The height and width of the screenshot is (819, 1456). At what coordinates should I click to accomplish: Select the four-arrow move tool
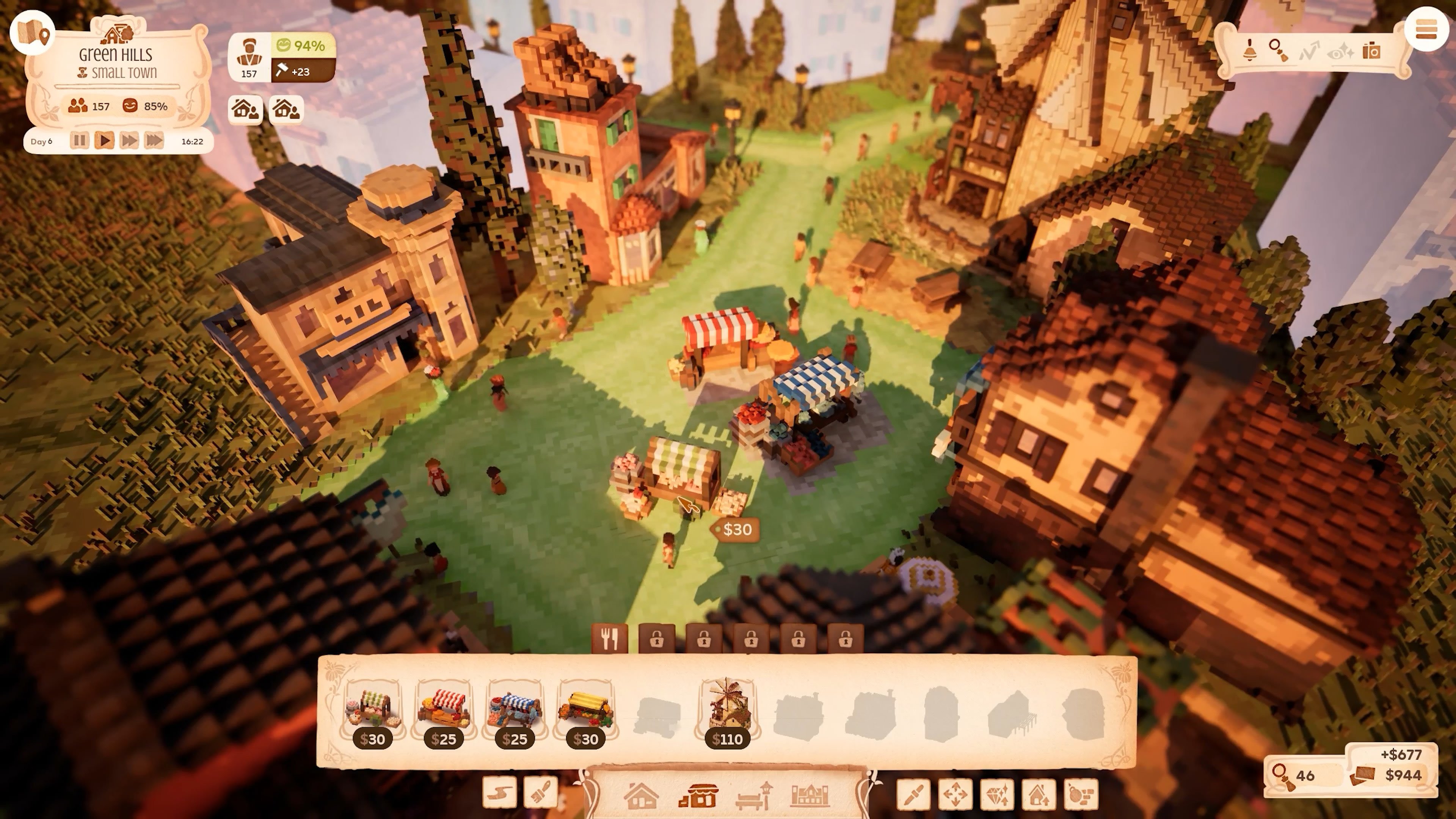pyautogui.click(x=955, y=794)
